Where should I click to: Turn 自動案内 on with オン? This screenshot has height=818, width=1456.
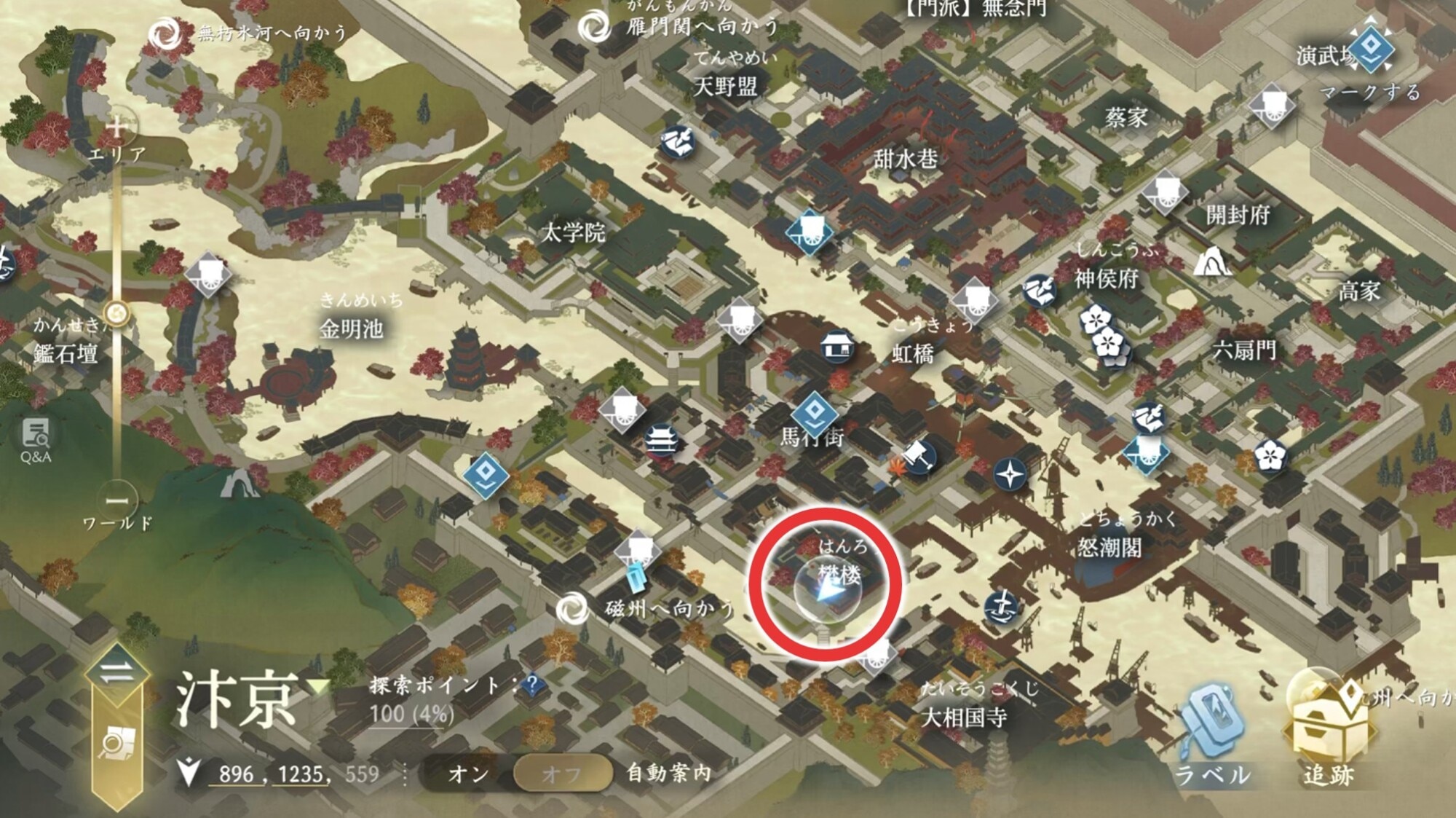(x=469, y=774)
